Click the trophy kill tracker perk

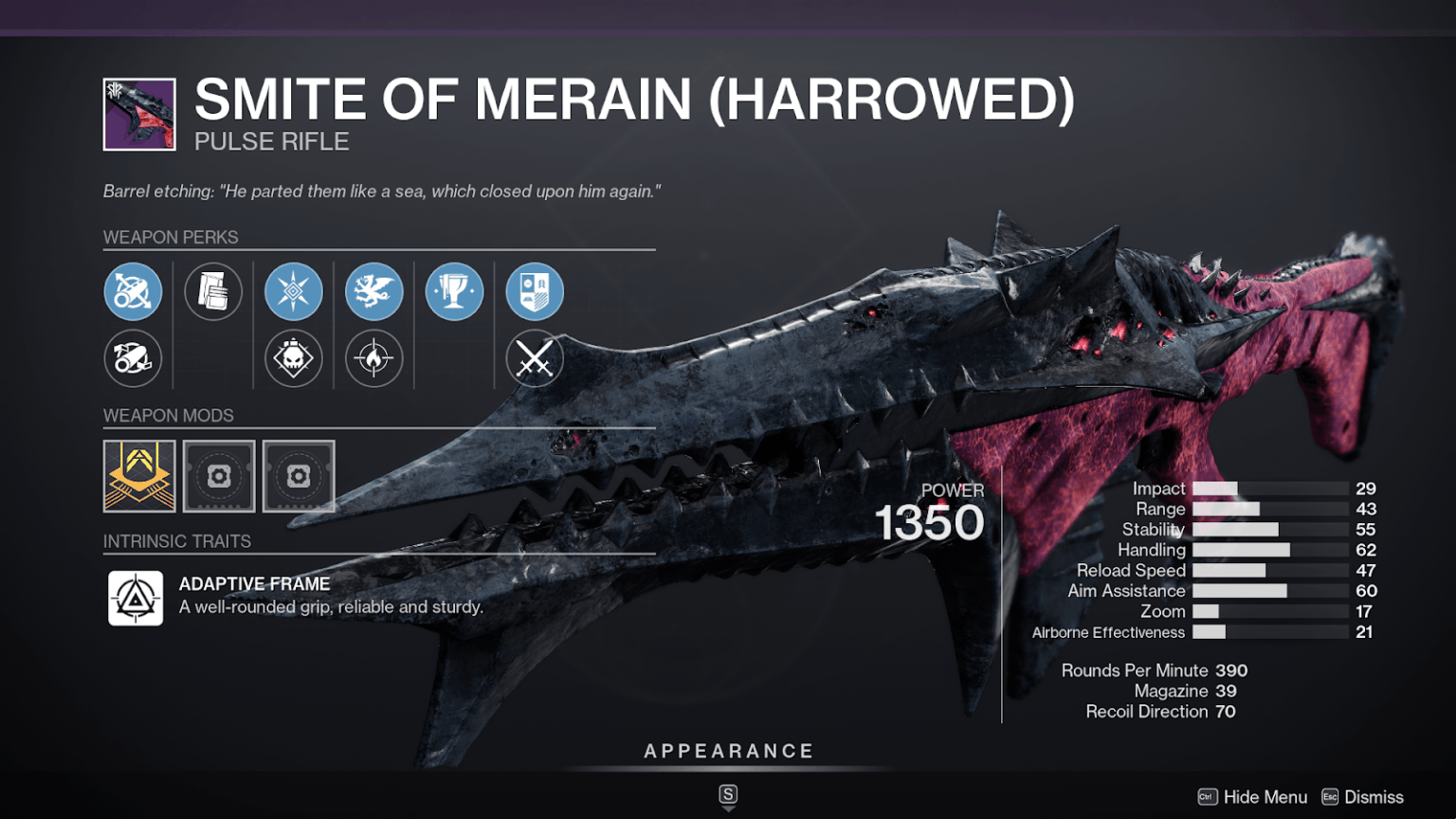click(454, 291)
